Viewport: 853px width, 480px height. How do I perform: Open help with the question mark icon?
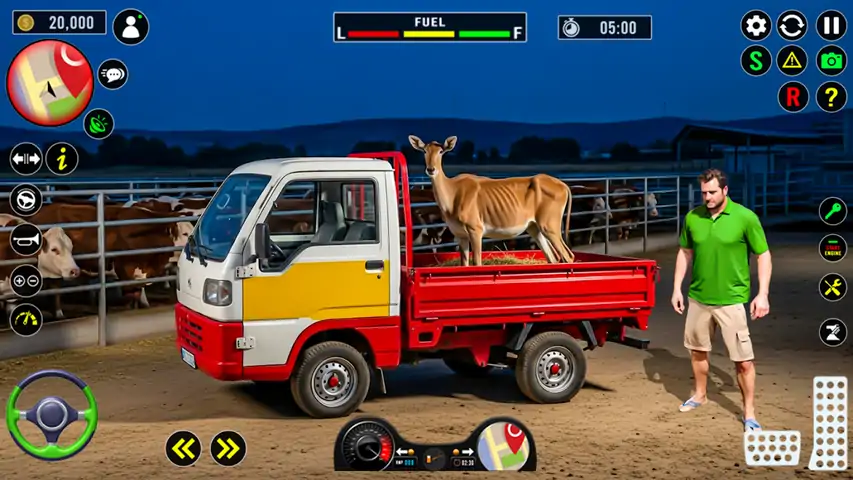coord(831,97)
